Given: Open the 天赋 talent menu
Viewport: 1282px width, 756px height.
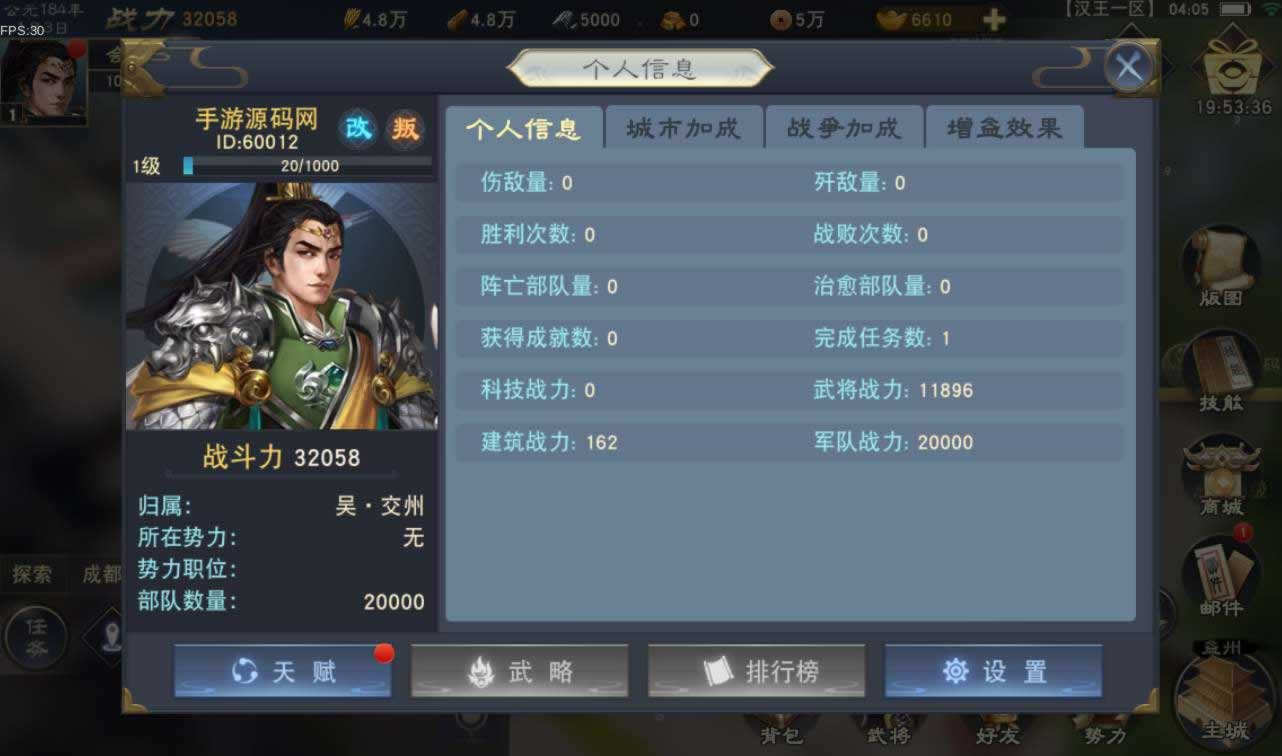Looking at the screenshot, I should 282,671.
